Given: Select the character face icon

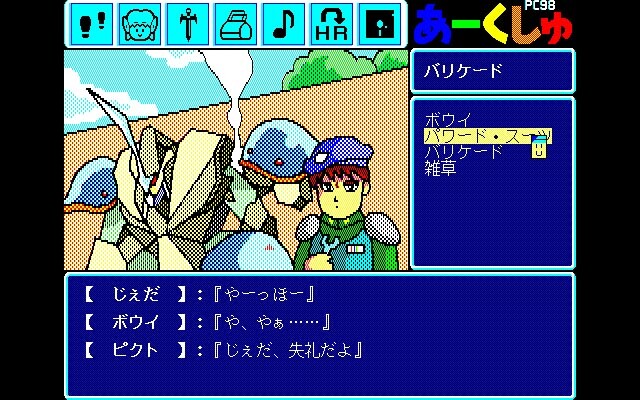Looking at the screenshot, I should [x=141, y=24].
